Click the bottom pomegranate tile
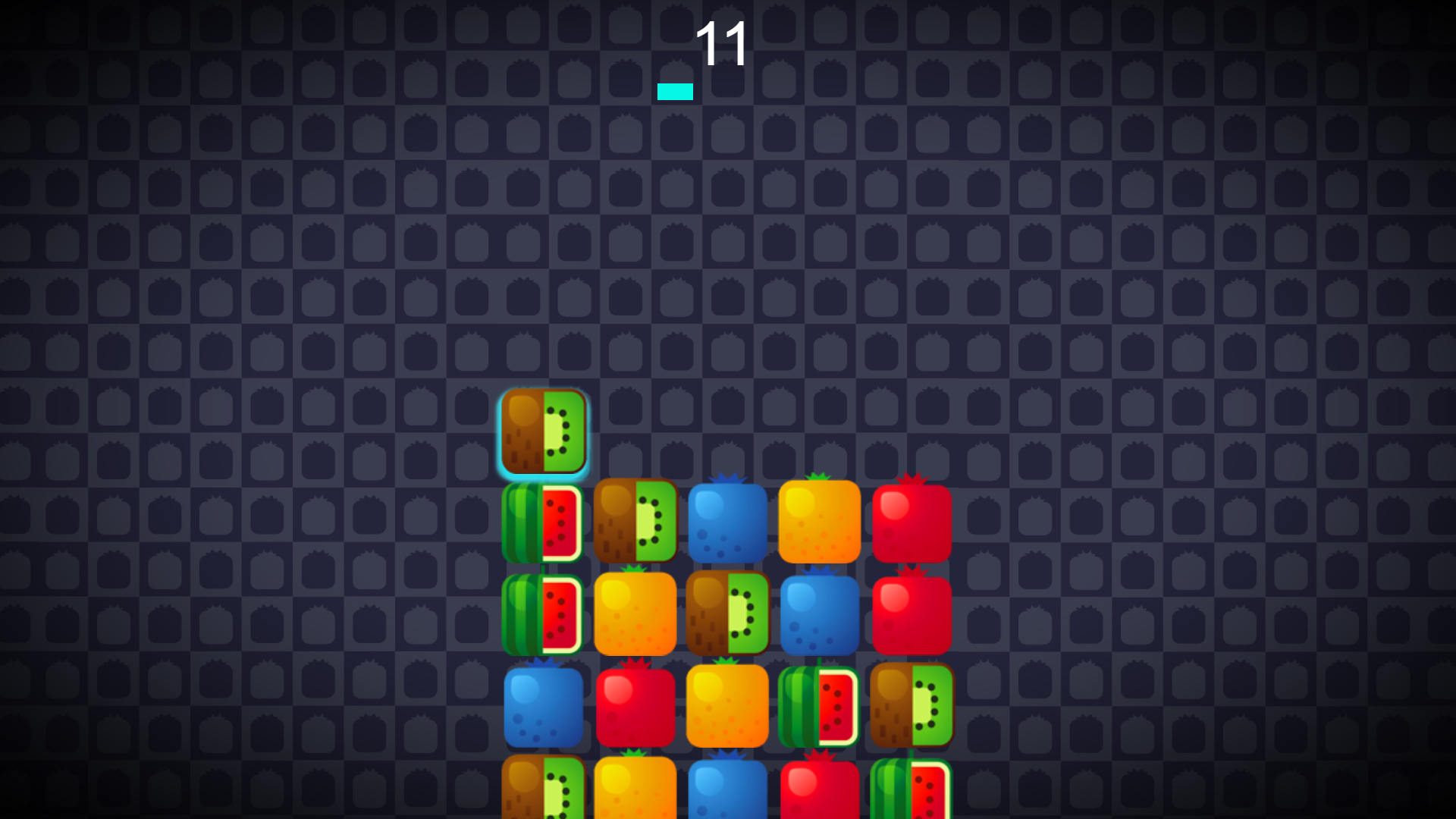 click(819, 796)
